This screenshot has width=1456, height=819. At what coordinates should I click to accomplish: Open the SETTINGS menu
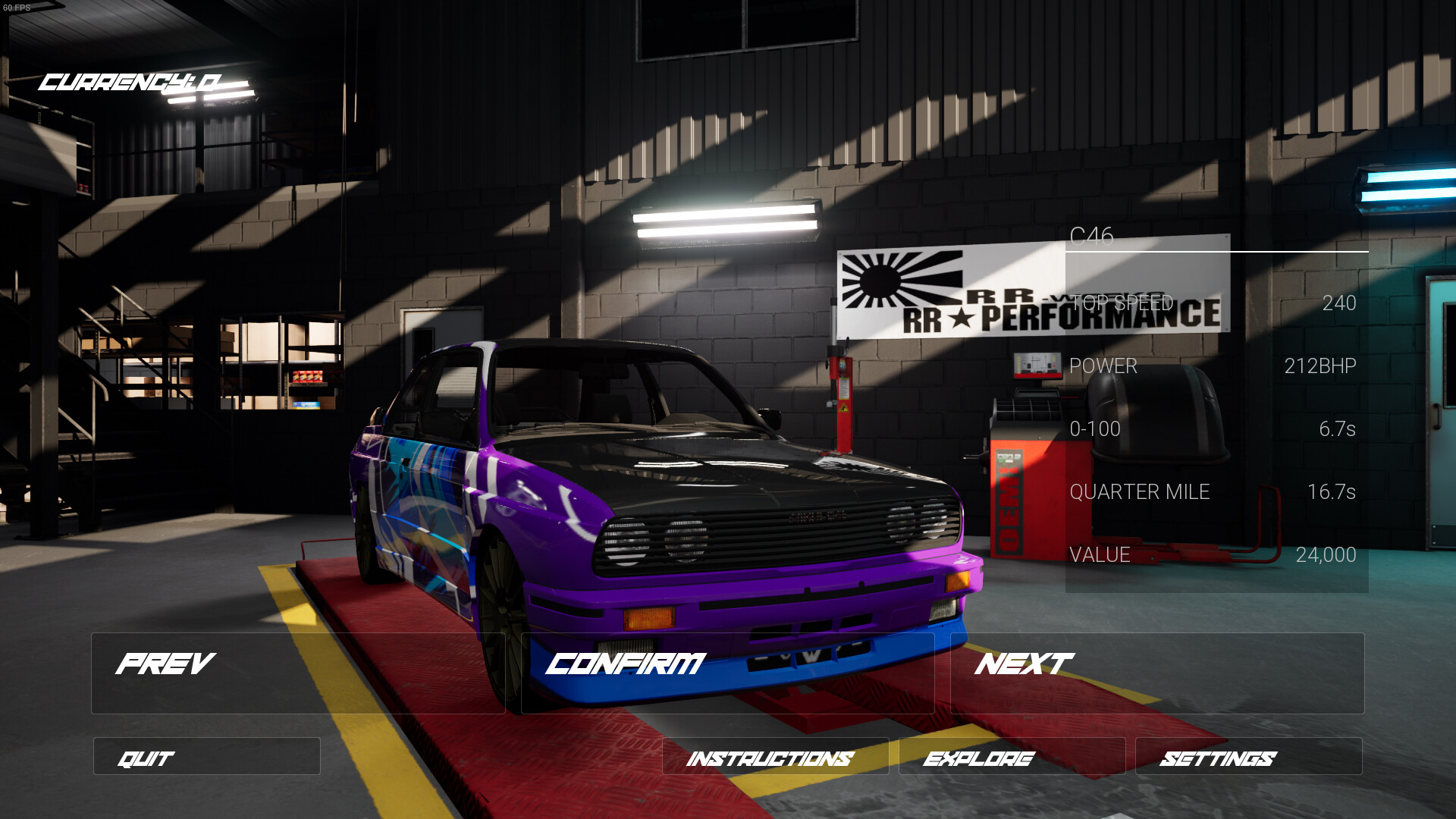click(x=1247, y=757)
